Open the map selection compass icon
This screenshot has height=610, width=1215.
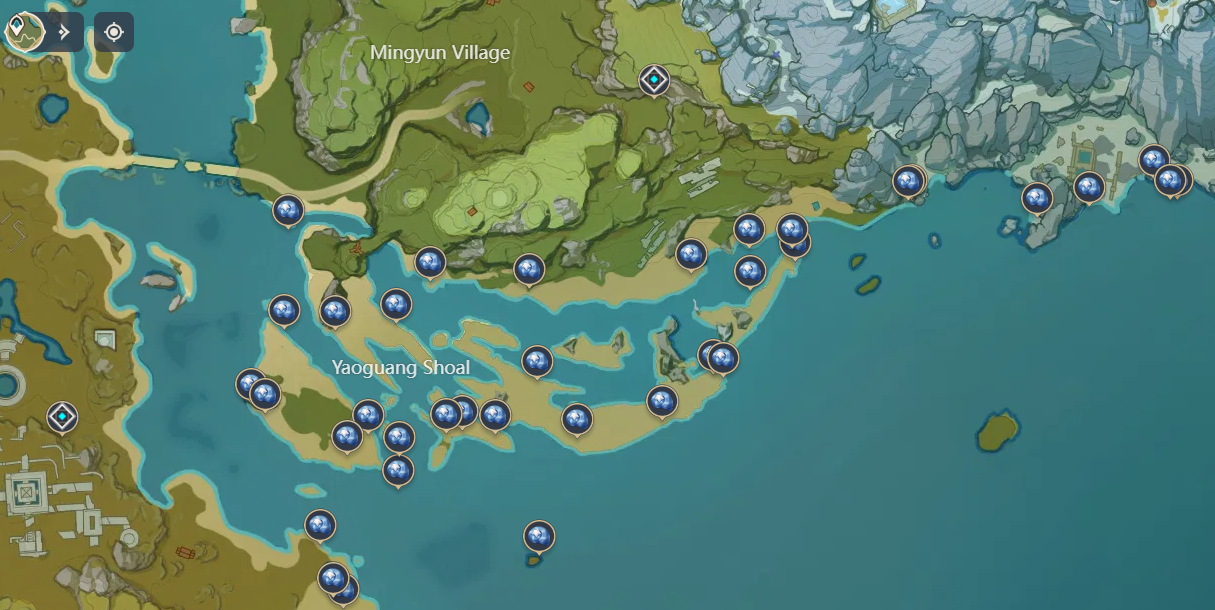pyautogui.click(x=21, y=31)
